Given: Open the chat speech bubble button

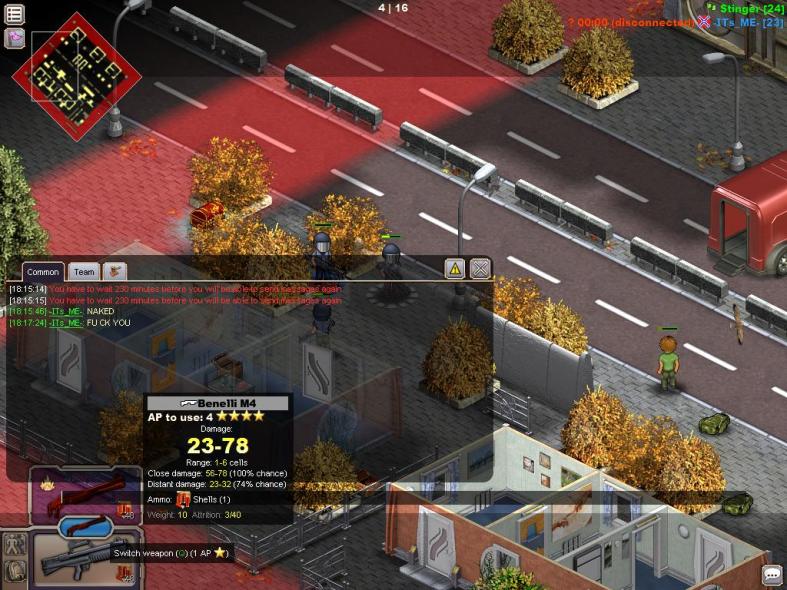Looking at the screenshot, I should (x=772, y=575).
